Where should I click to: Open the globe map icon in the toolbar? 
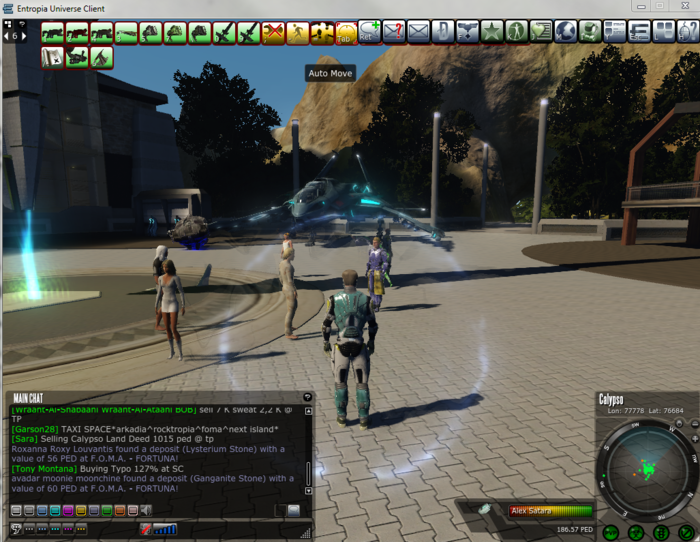tap(565, 32)
